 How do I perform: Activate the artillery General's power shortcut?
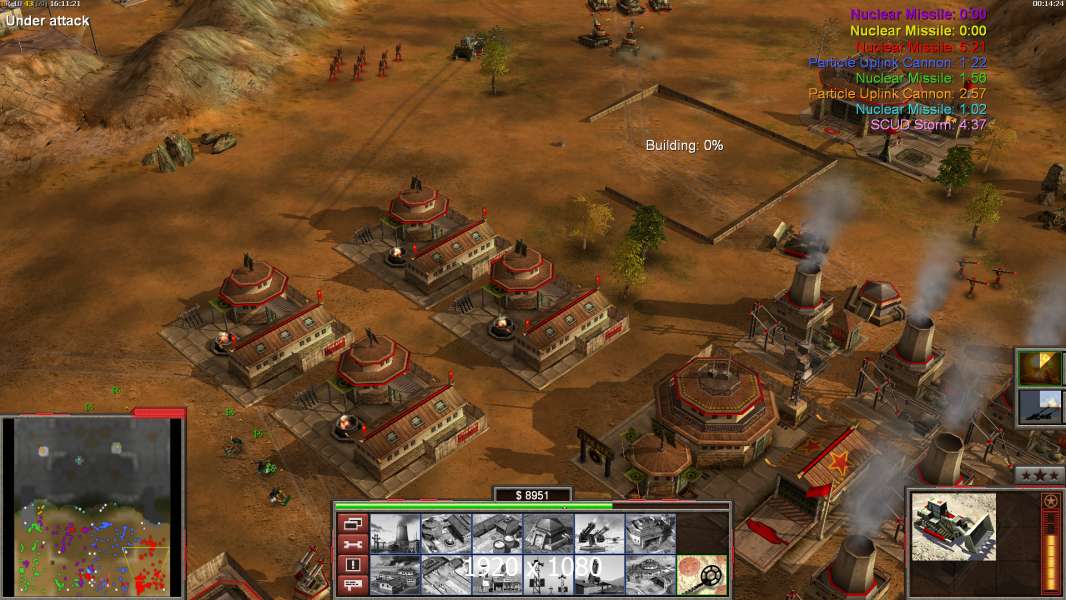1040,407
